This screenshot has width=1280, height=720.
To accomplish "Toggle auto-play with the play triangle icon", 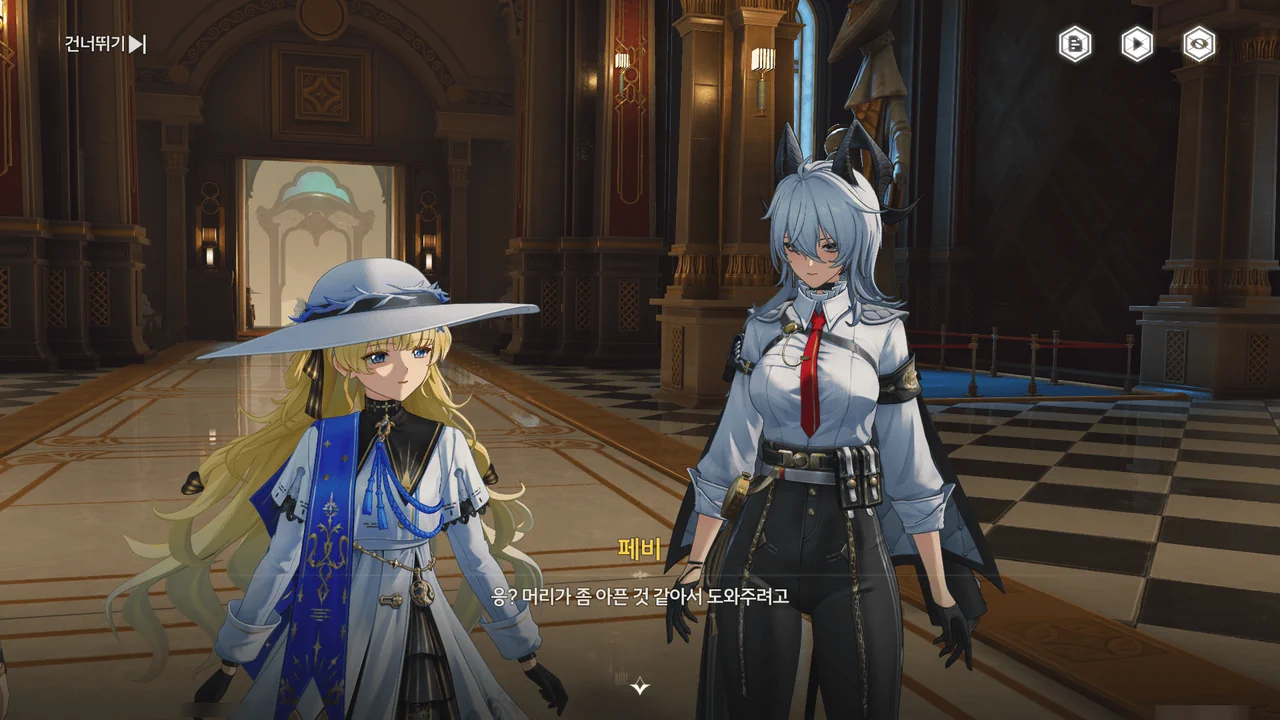I will (x=1137, y=44).
